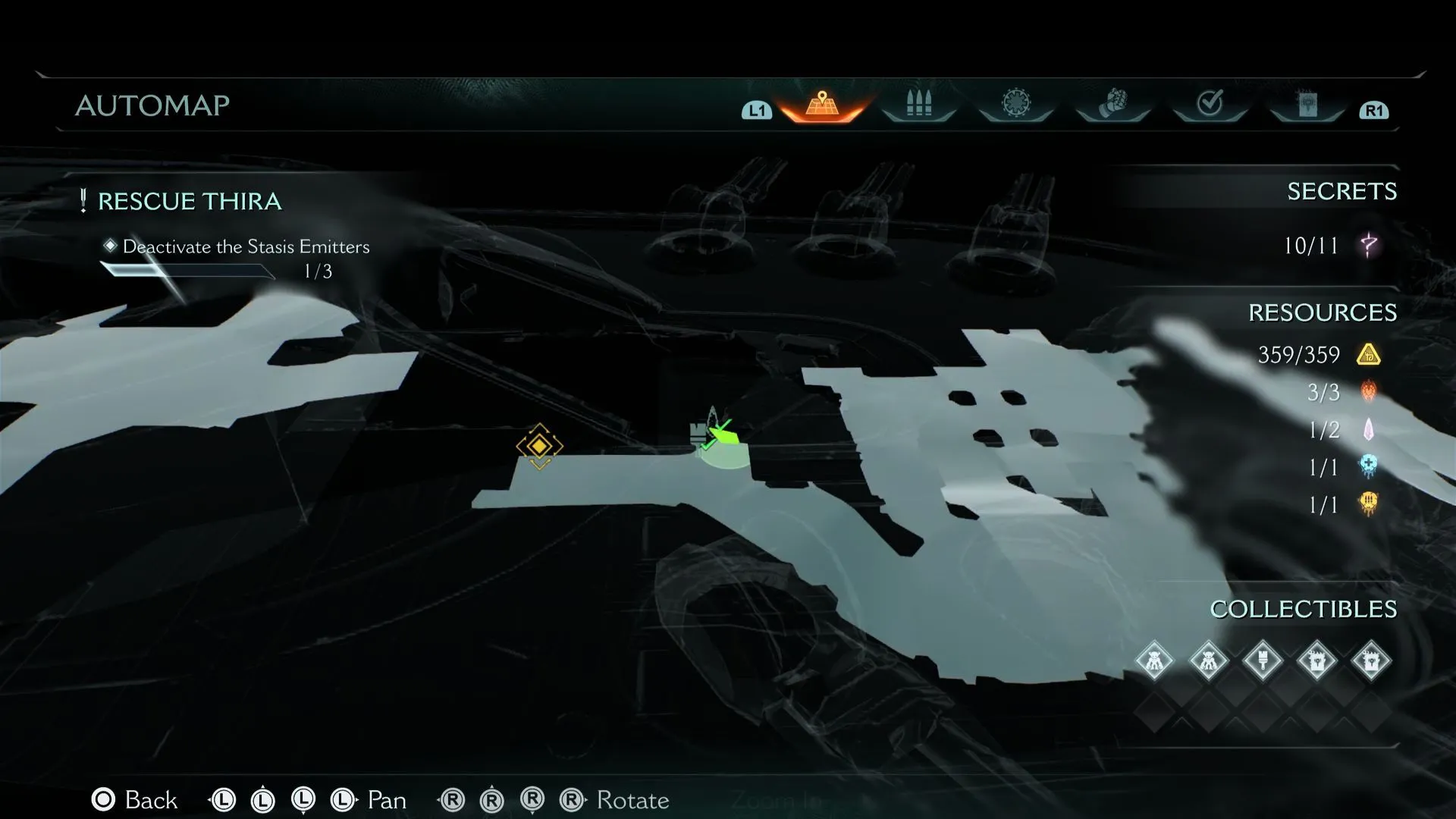
Task: Open the spiked gear emblem tab
Action: (x=1016, y=104)
